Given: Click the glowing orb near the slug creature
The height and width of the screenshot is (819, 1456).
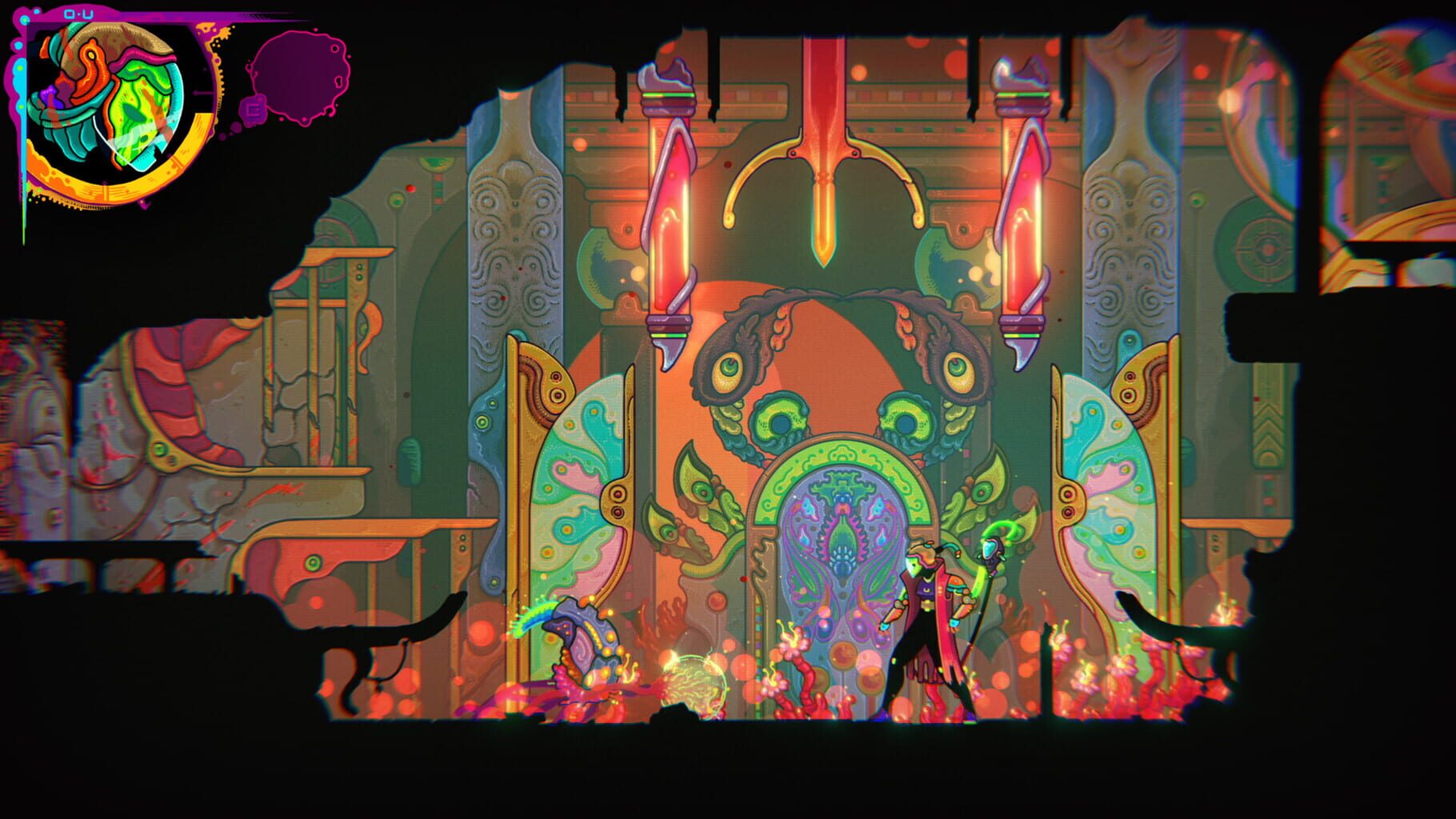Looking at the screenshot, I should click(694, 684).
